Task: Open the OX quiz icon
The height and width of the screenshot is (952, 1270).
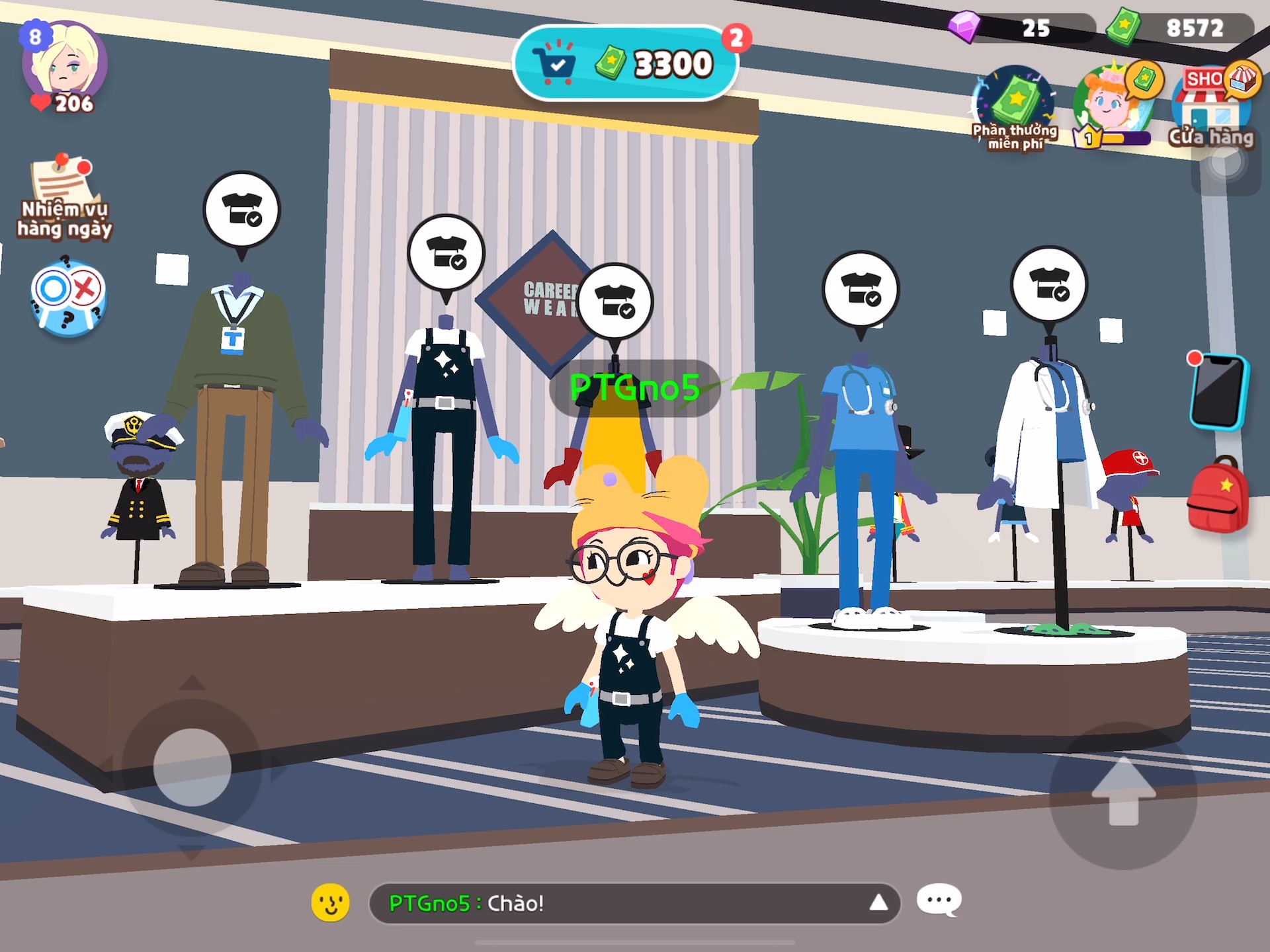Action: [67, 298]
